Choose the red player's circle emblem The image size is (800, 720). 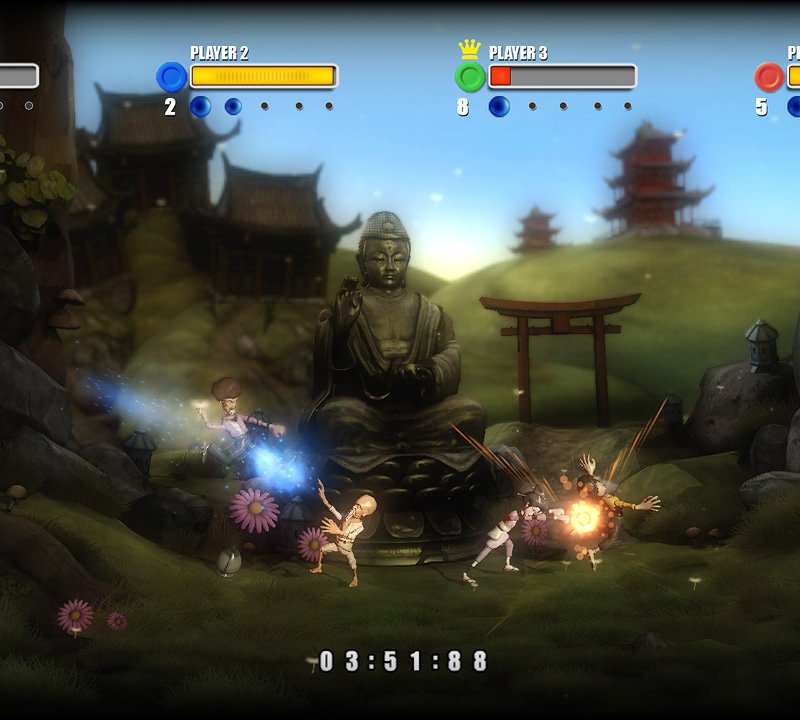tap(769, 77)
